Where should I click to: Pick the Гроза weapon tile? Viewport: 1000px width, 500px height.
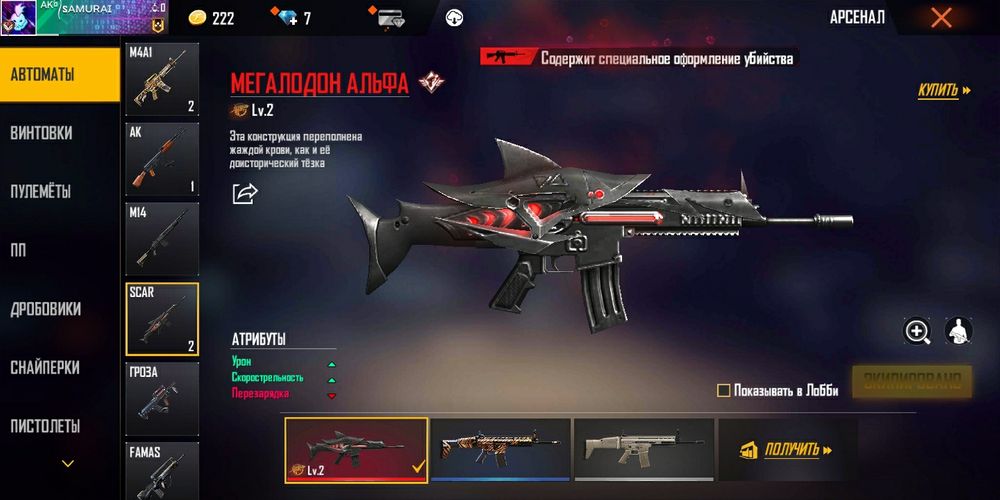(x=162, y=399)
